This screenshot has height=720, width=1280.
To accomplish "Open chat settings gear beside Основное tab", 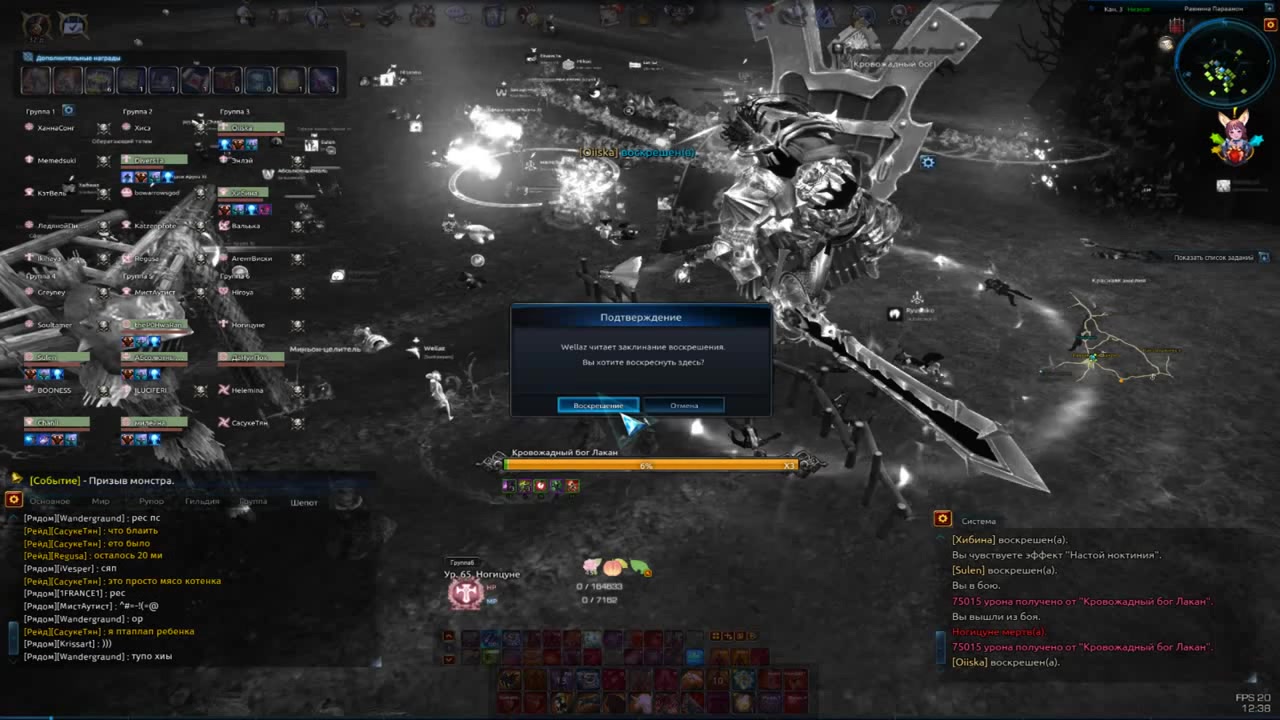I will (14, 500).
